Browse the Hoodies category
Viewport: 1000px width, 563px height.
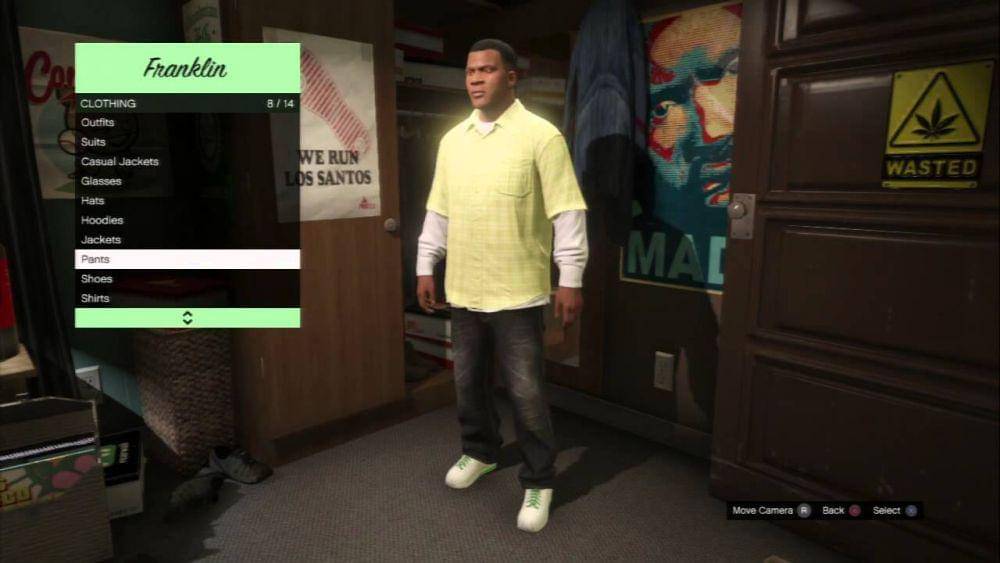102,220
